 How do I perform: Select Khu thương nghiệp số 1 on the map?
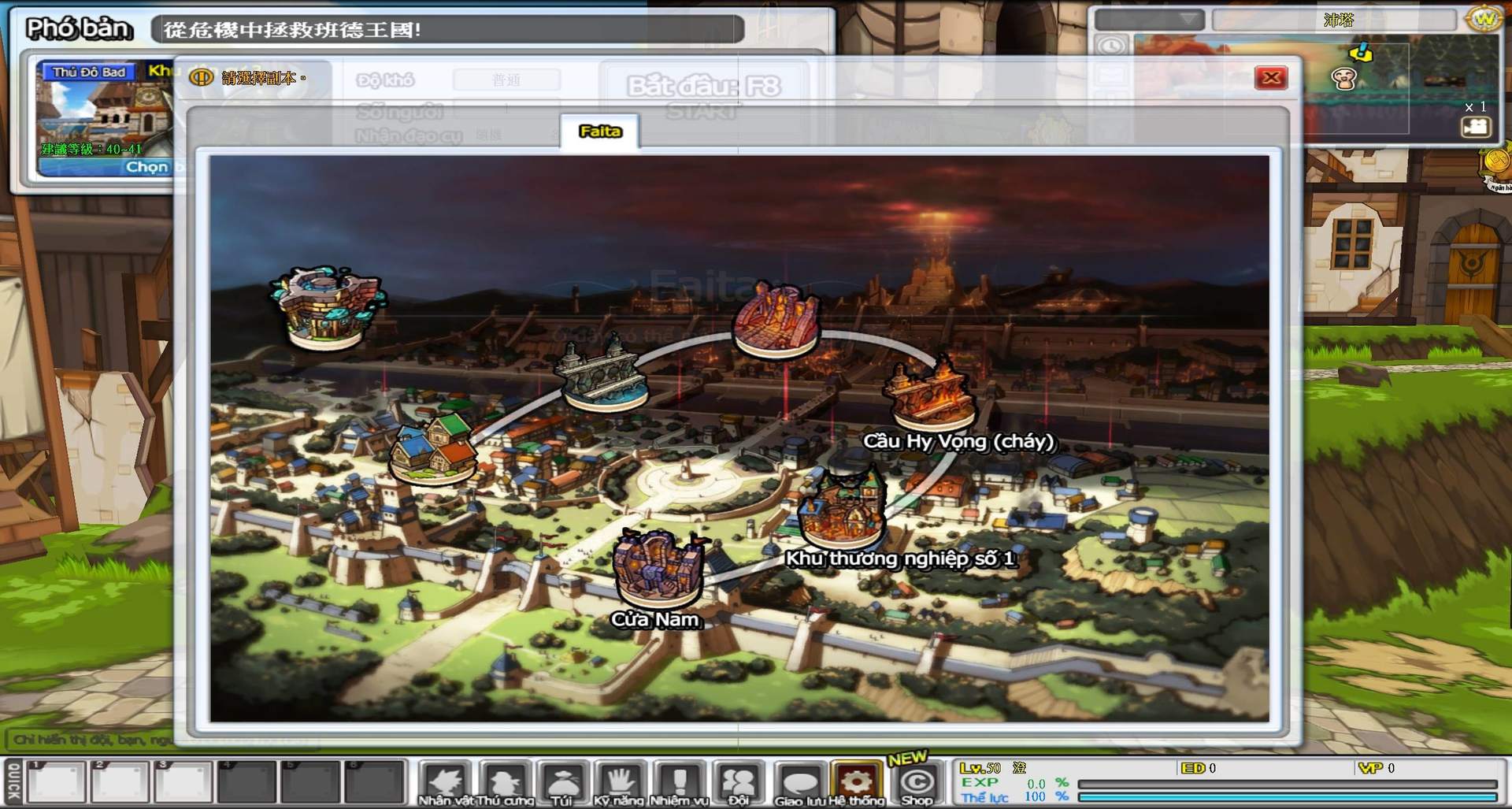843,508
